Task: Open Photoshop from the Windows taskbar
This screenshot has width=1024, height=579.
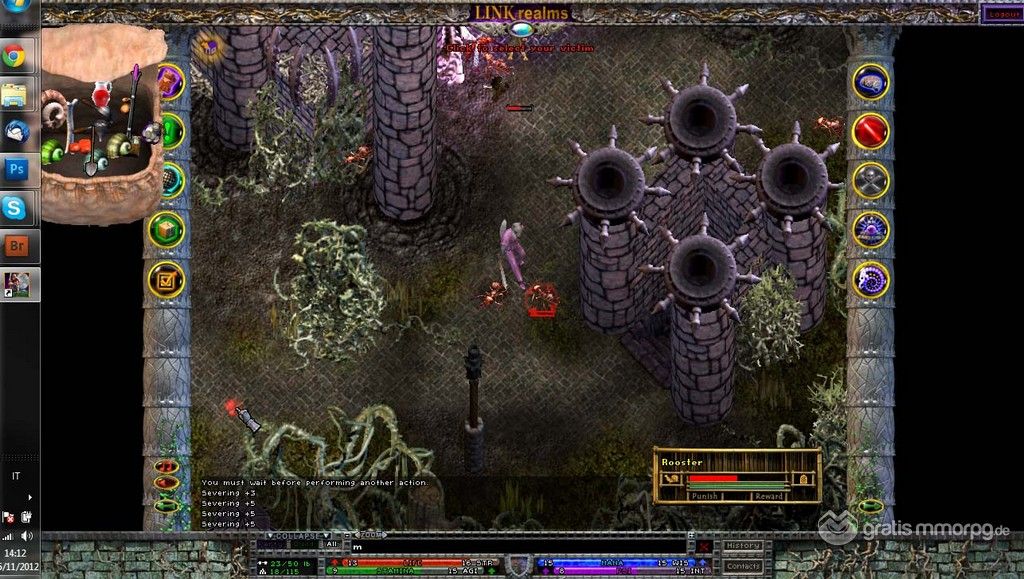Action: [x=15, y=168]
